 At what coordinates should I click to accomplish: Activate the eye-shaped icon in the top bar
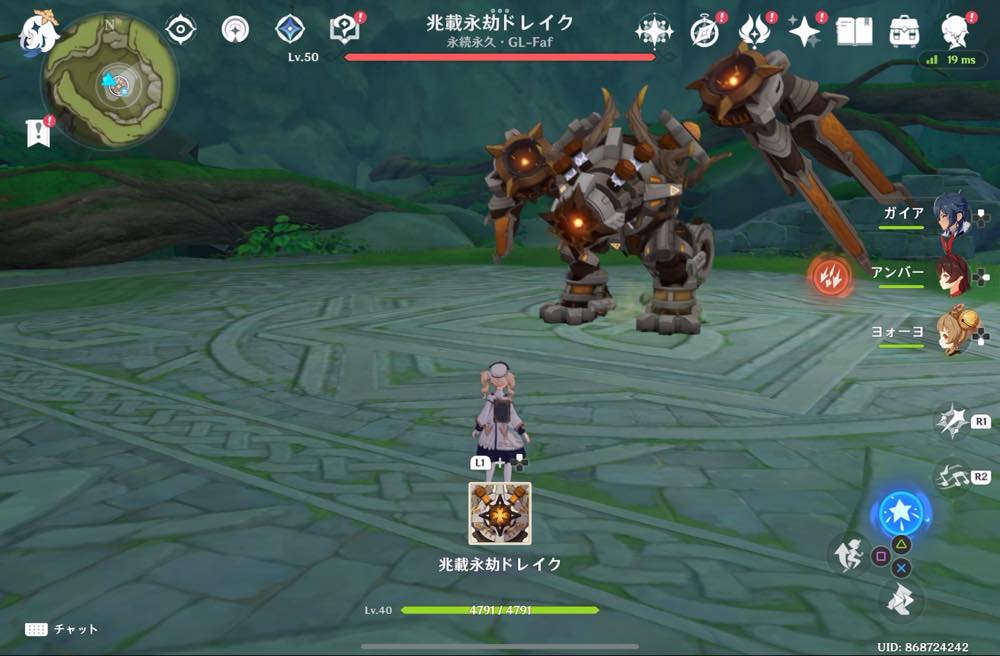[x=180, y=30]
